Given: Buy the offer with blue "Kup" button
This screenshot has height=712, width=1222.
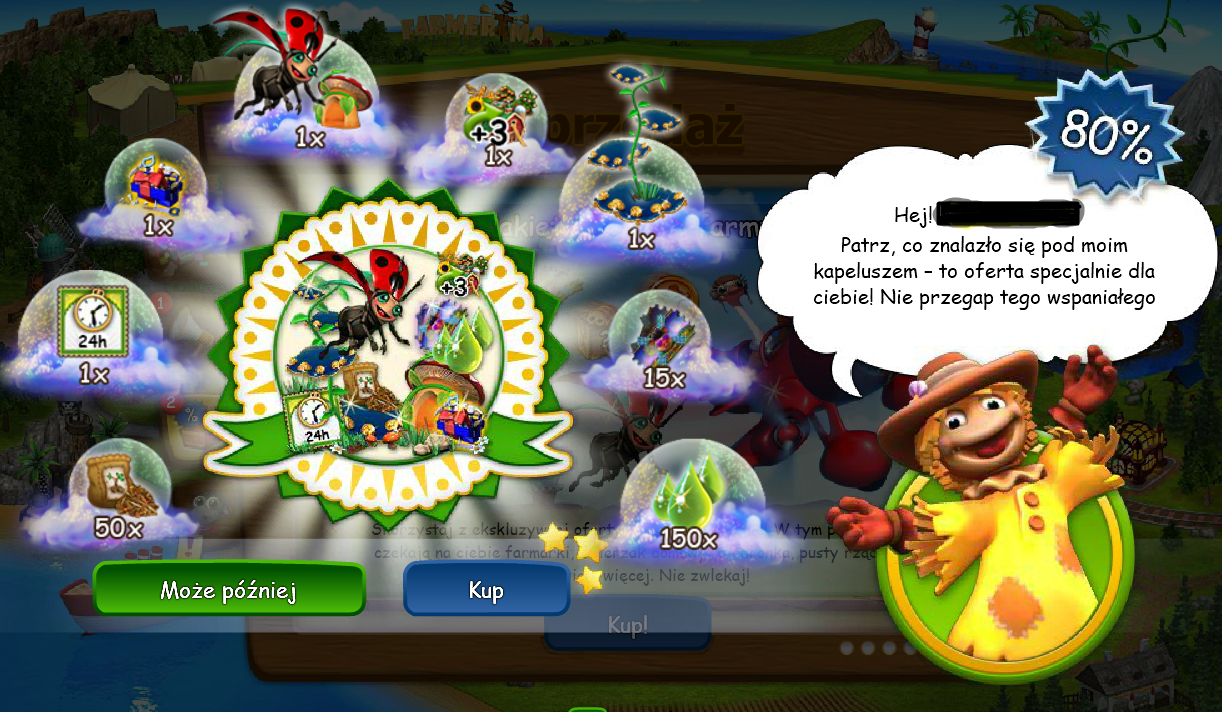Looking at the screenshot, I should pos(486,589).
